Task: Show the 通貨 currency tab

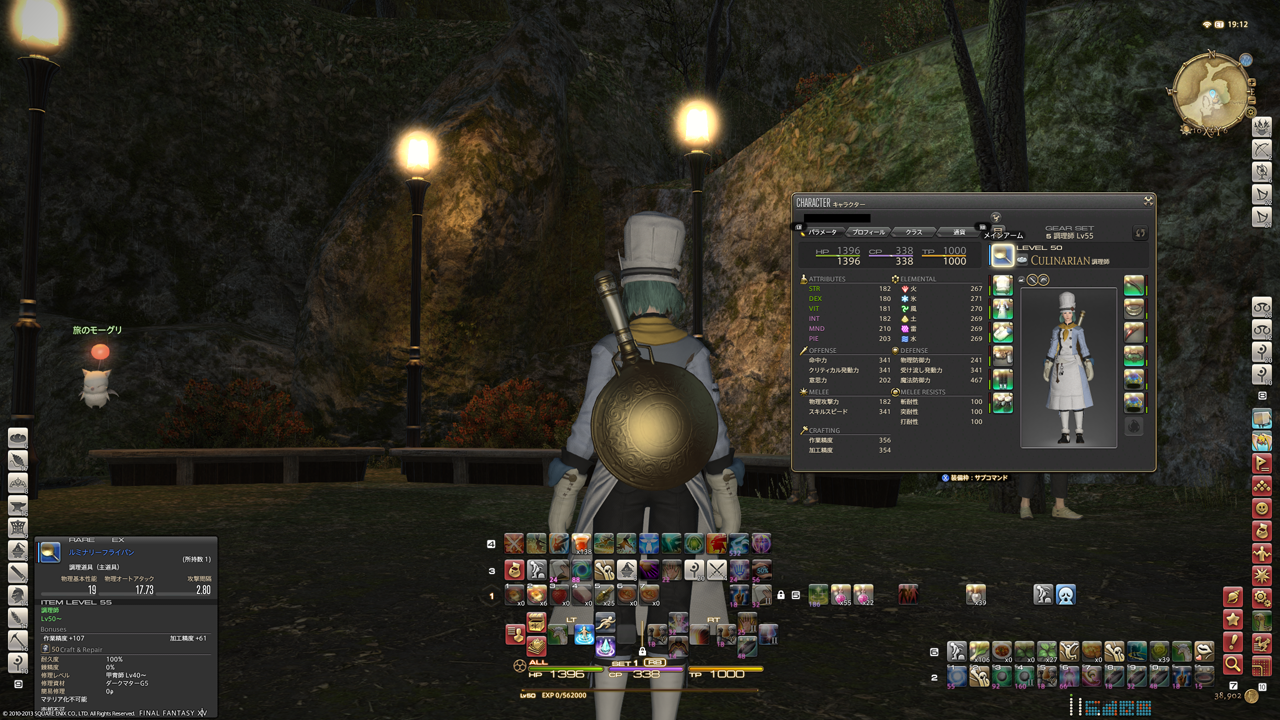Action: pos(958,232)
